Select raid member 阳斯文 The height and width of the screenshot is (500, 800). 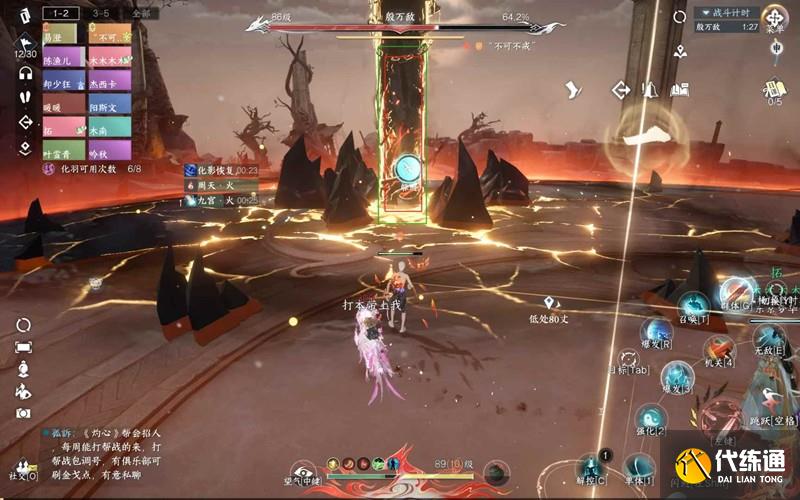pyautogui.click(x=110, y=105)
